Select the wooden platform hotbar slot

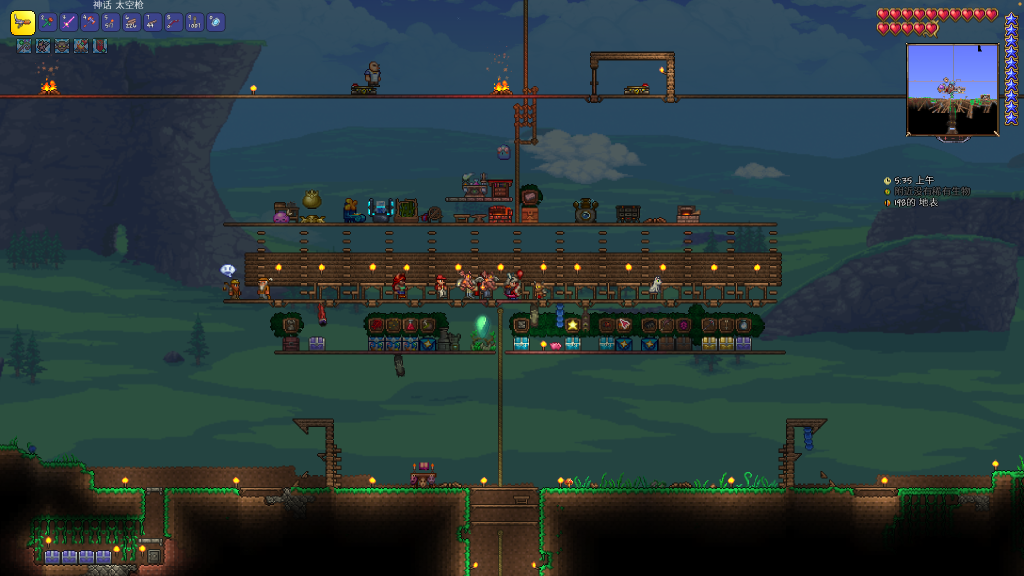click(x=153, y=22)
